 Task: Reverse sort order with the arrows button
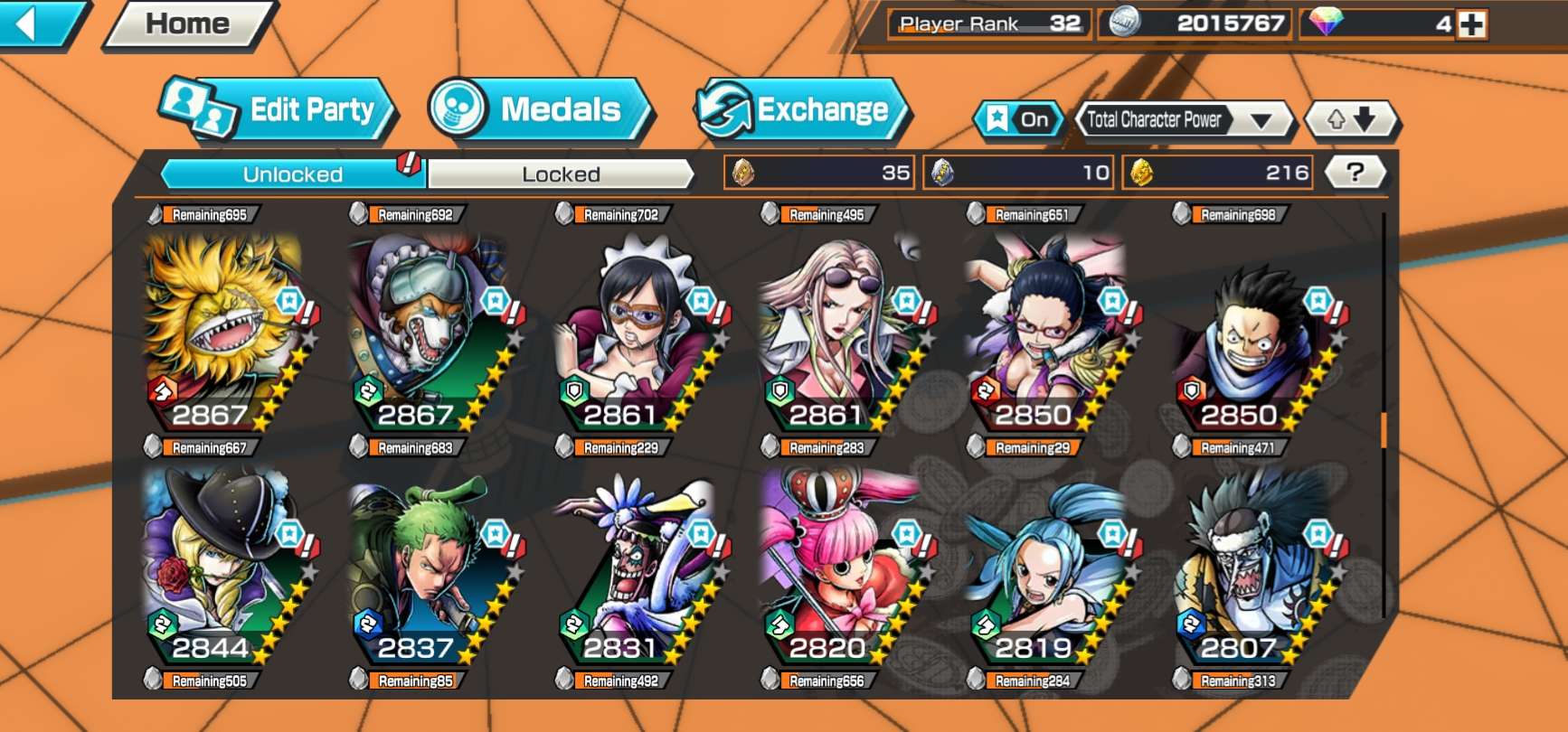click(1351, 119)
